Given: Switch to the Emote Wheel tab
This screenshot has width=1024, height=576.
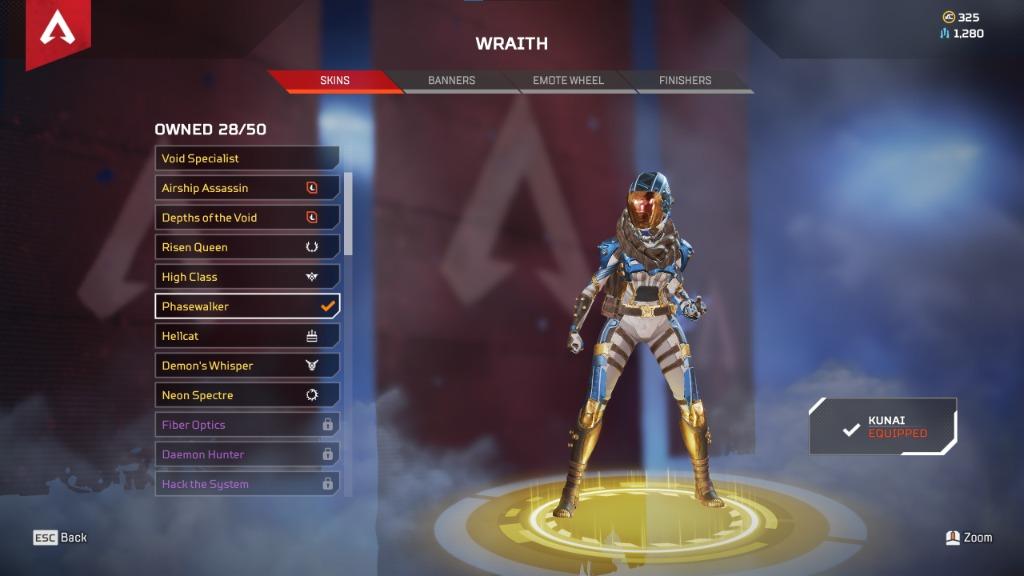Looking at the screenshot, I should pyautogui.click(x=568, y=80).
